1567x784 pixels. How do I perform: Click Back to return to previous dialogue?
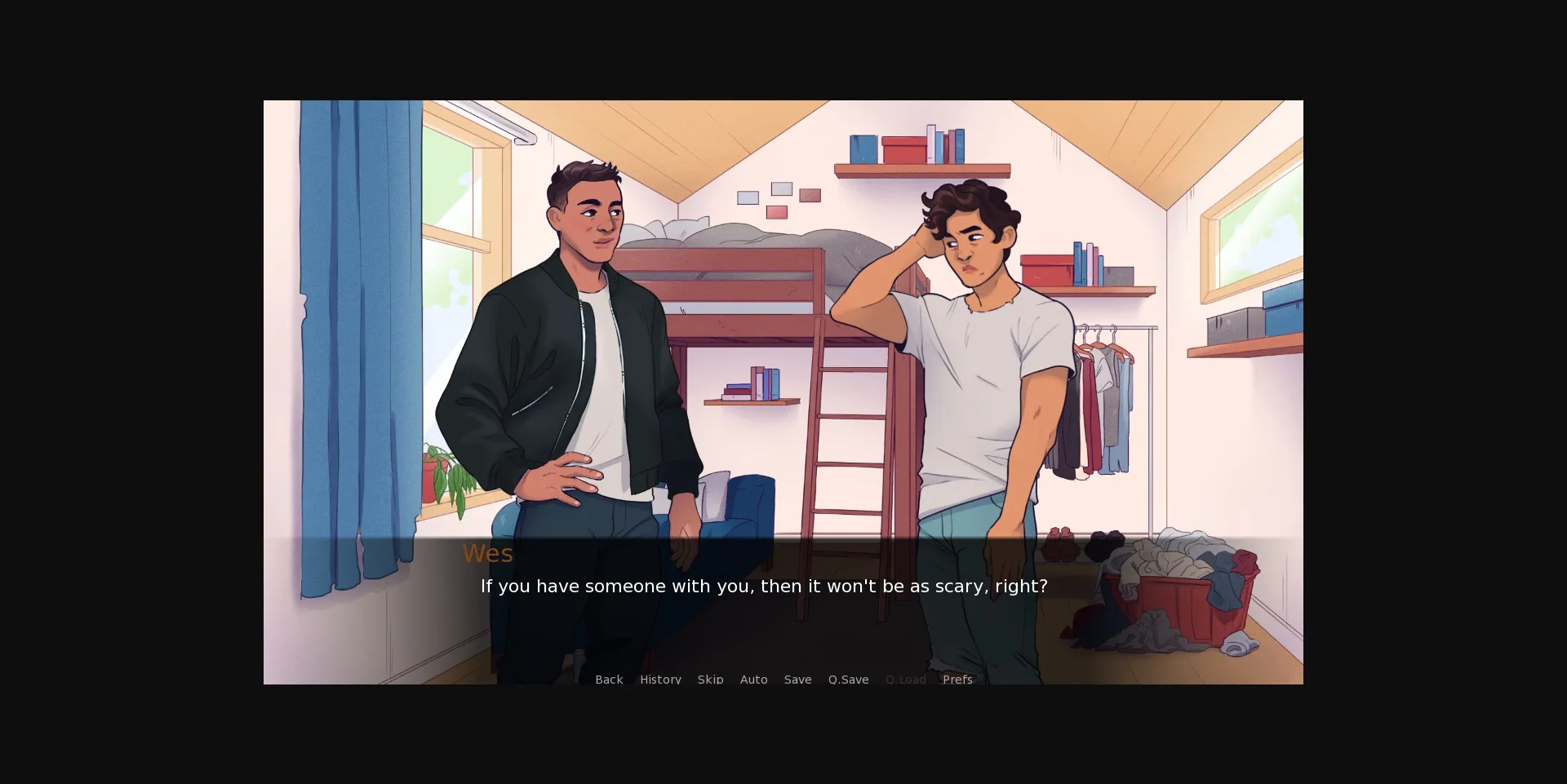pyautogui.click(x=608, y=679)
